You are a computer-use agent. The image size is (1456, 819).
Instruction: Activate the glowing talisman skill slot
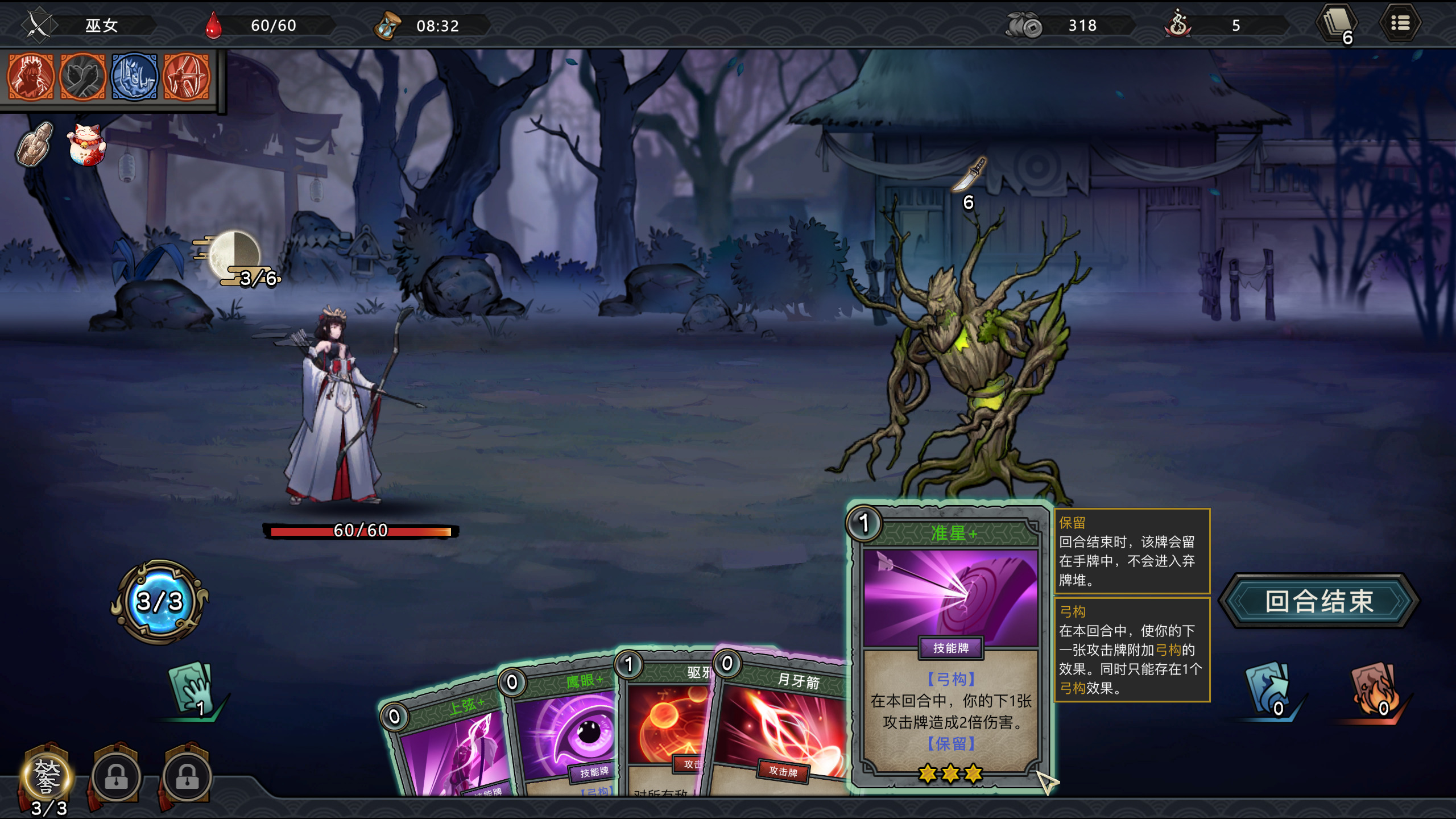point(47,776)
